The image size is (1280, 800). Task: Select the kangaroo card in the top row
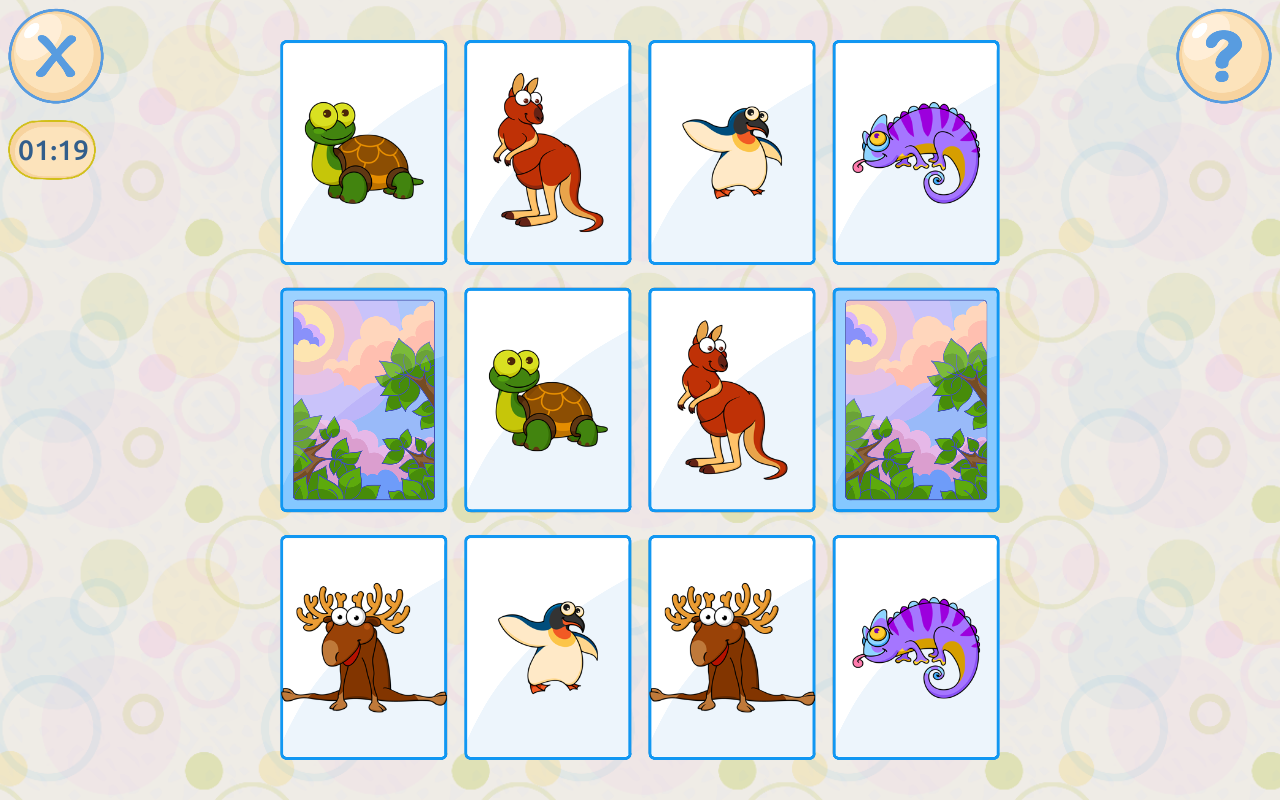547,150
